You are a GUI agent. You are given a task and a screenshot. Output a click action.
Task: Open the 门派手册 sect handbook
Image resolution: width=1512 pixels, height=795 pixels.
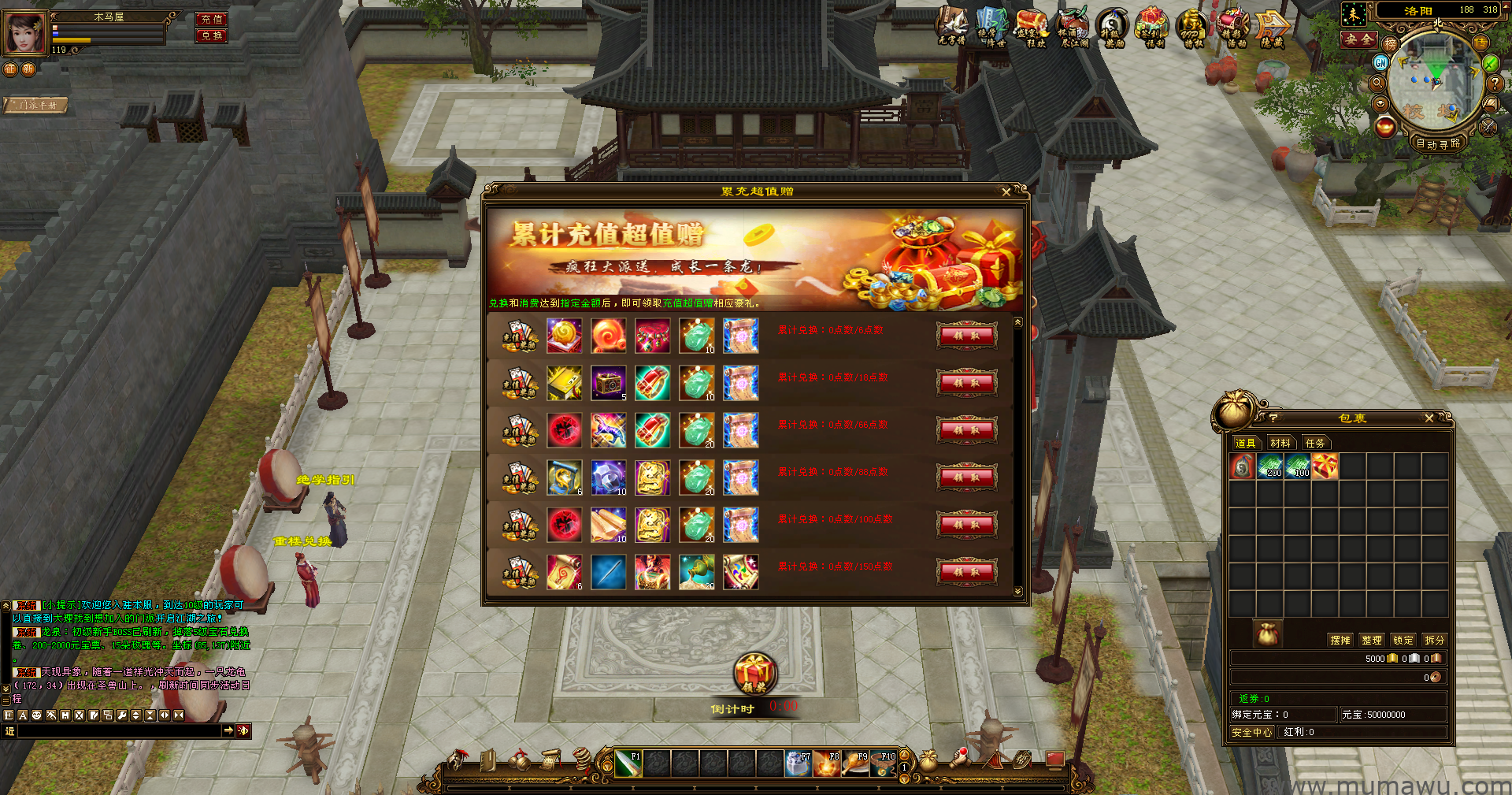click(x=36, y=105)
